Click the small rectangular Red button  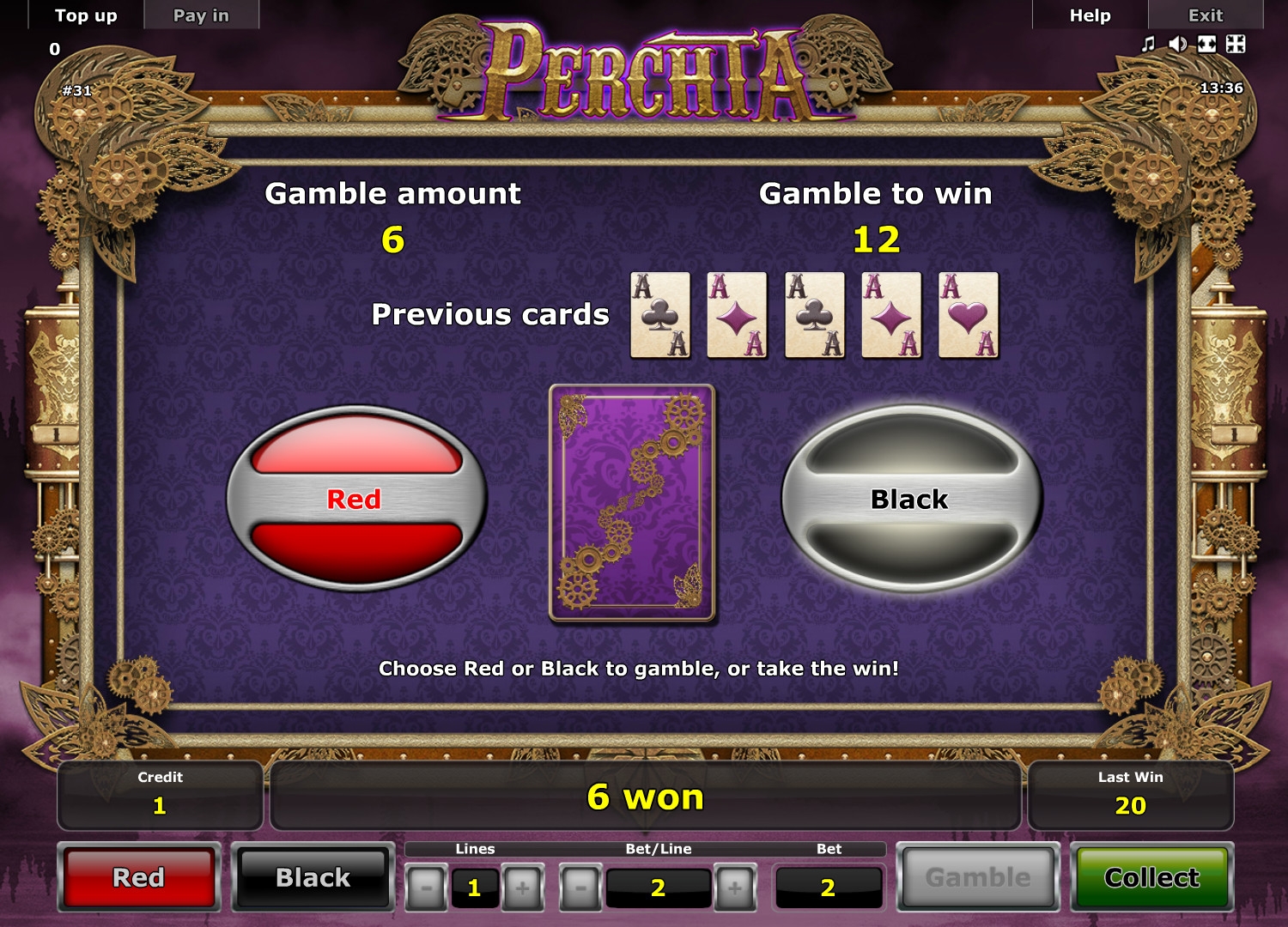click(139, 878)
